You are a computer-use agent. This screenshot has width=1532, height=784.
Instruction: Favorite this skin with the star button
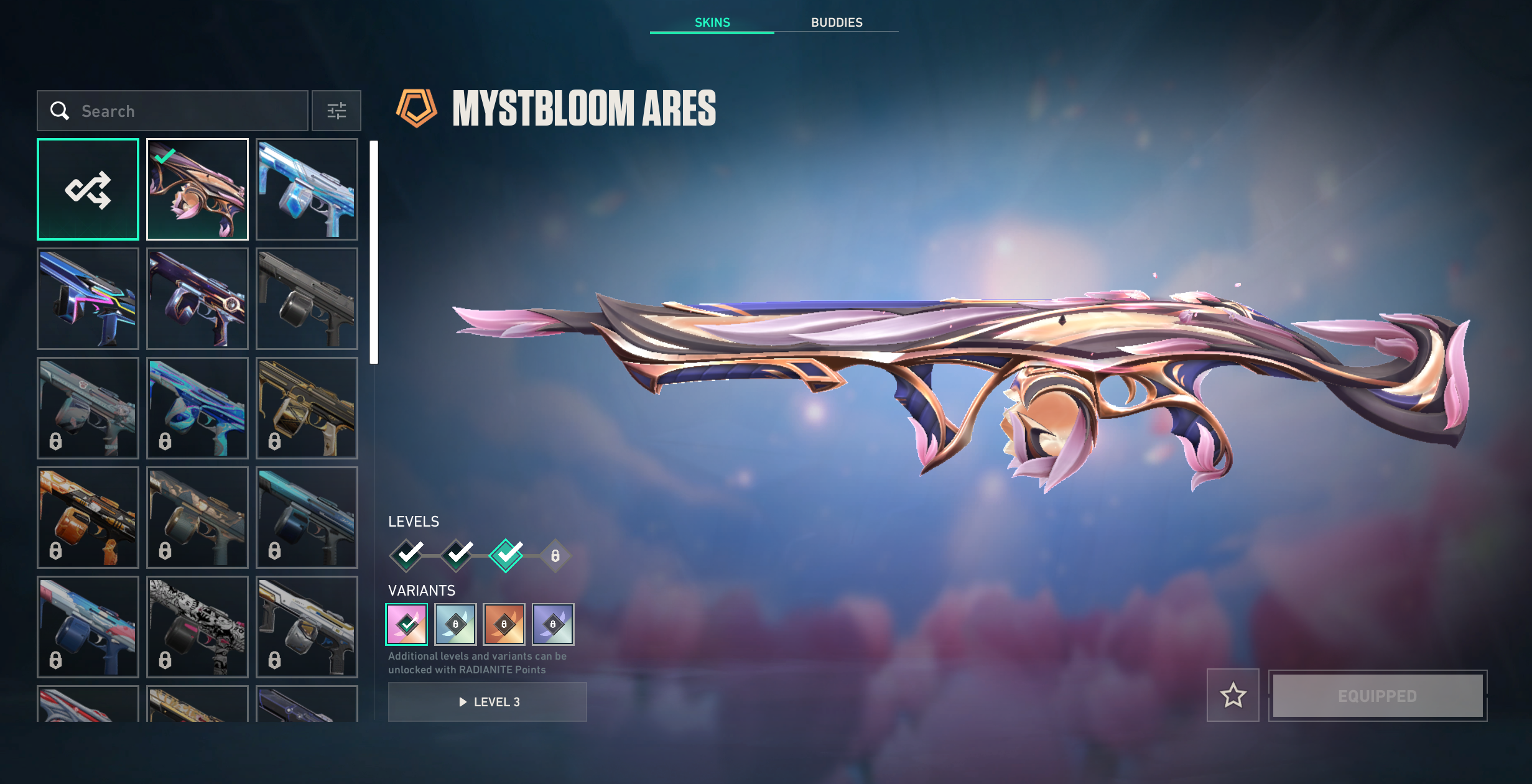(x=1233, y=695)
